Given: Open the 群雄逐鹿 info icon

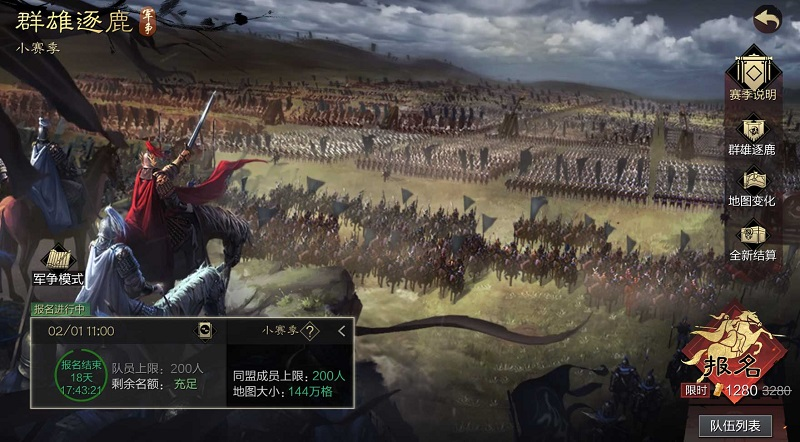Looking at the screenshot, I should click(751, 132).
